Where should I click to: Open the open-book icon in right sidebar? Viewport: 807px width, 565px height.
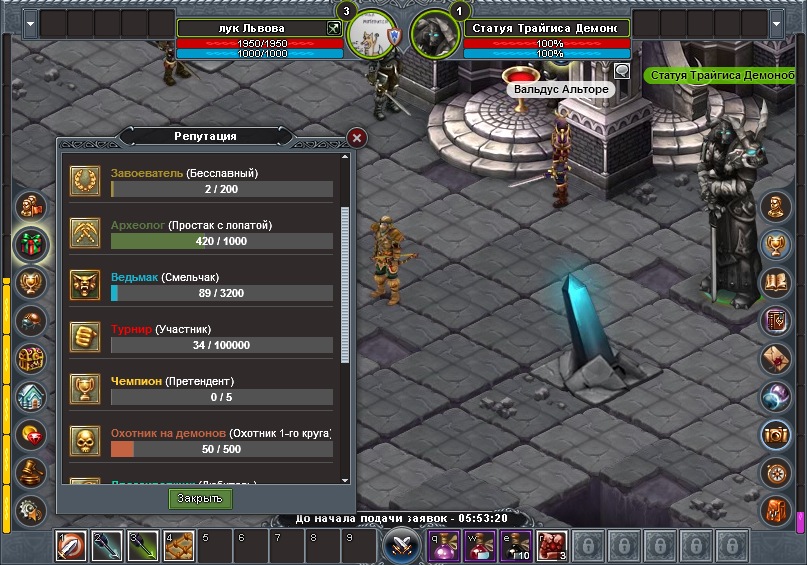point(777,283)
